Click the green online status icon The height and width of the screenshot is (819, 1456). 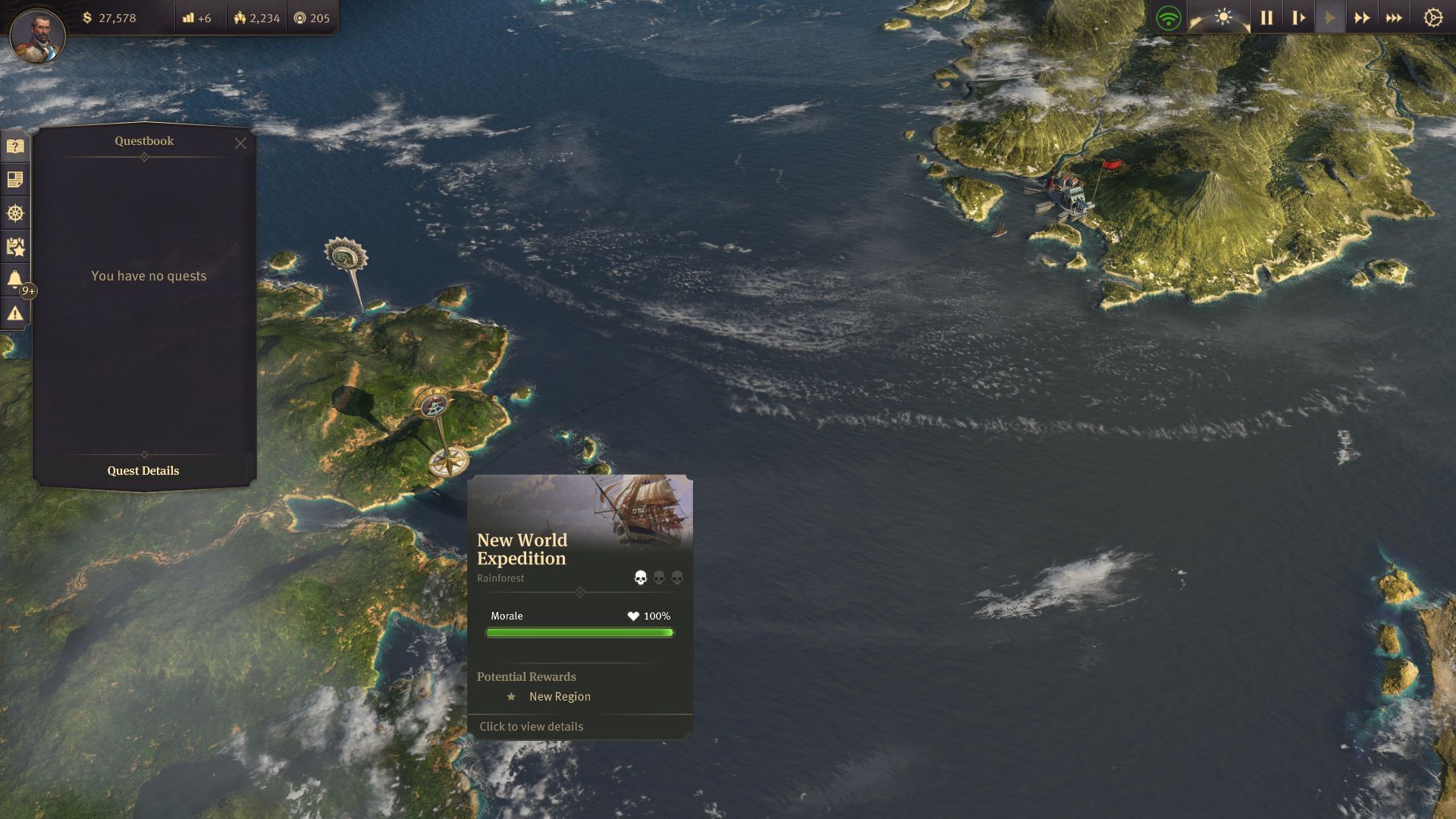(x=1168, y=17)
